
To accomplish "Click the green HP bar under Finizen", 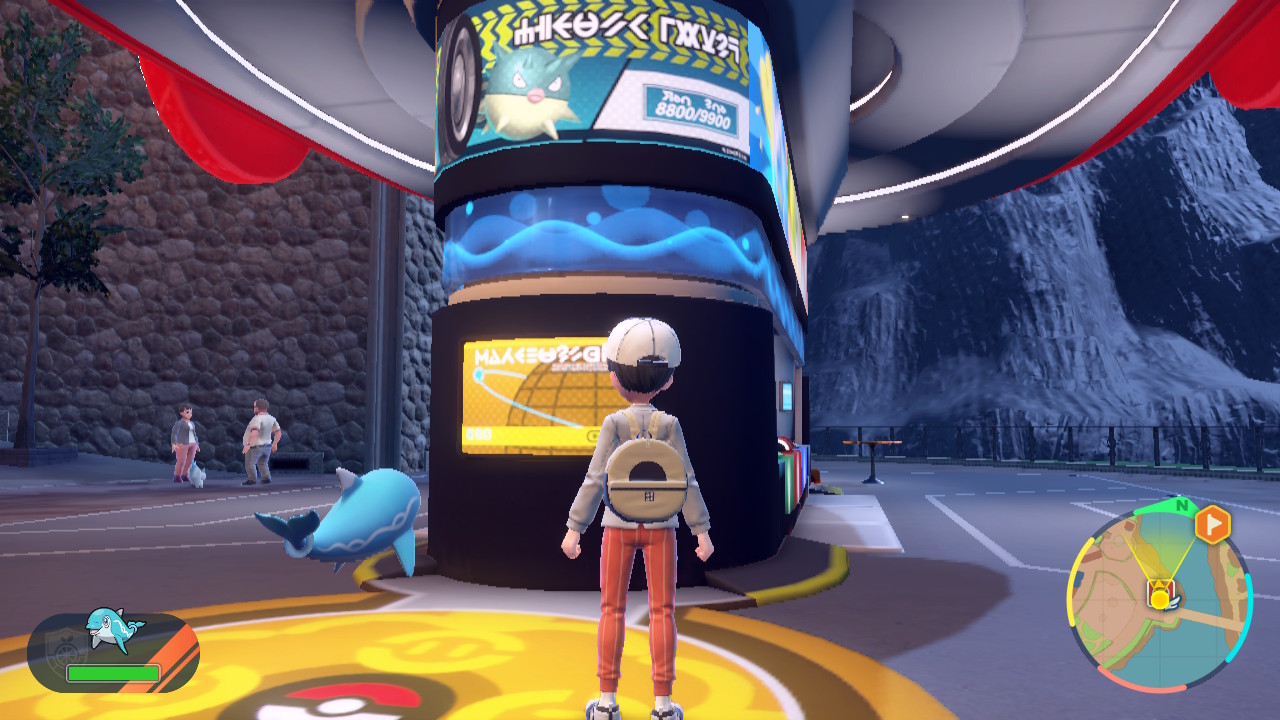I will click(x=113, y=672).
